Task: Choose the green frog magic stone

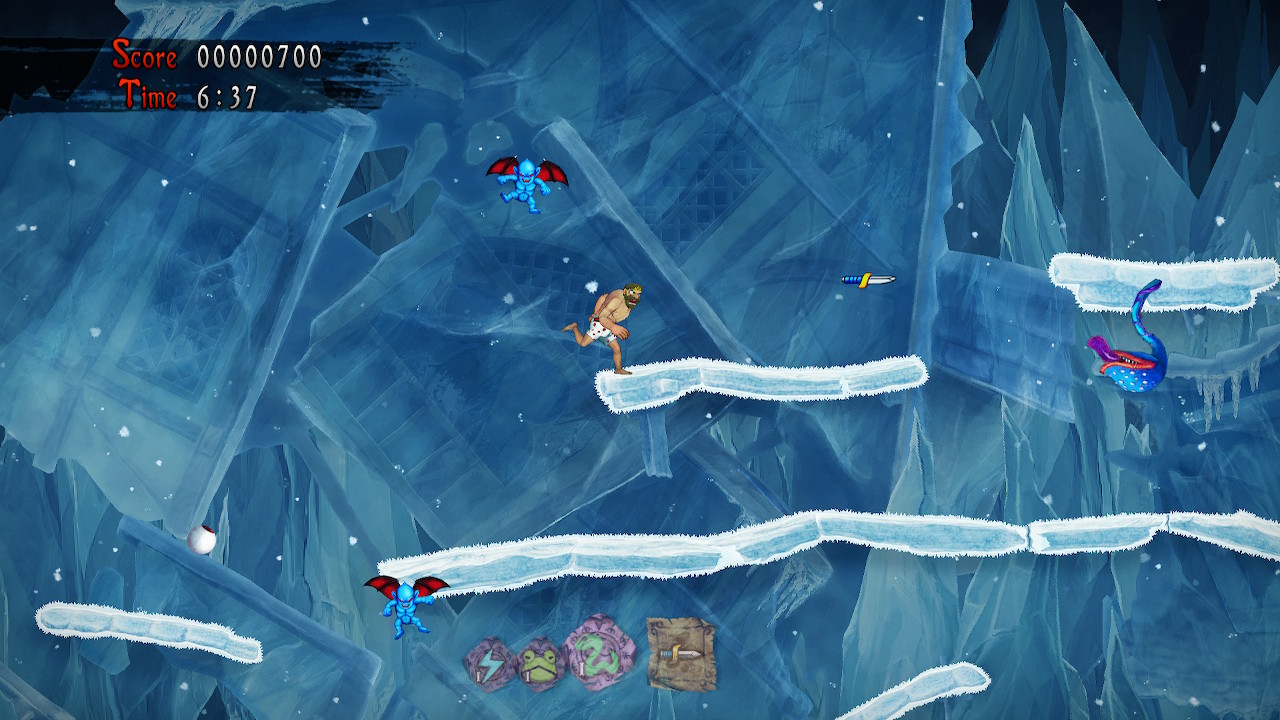Action: tap(542, 663)
